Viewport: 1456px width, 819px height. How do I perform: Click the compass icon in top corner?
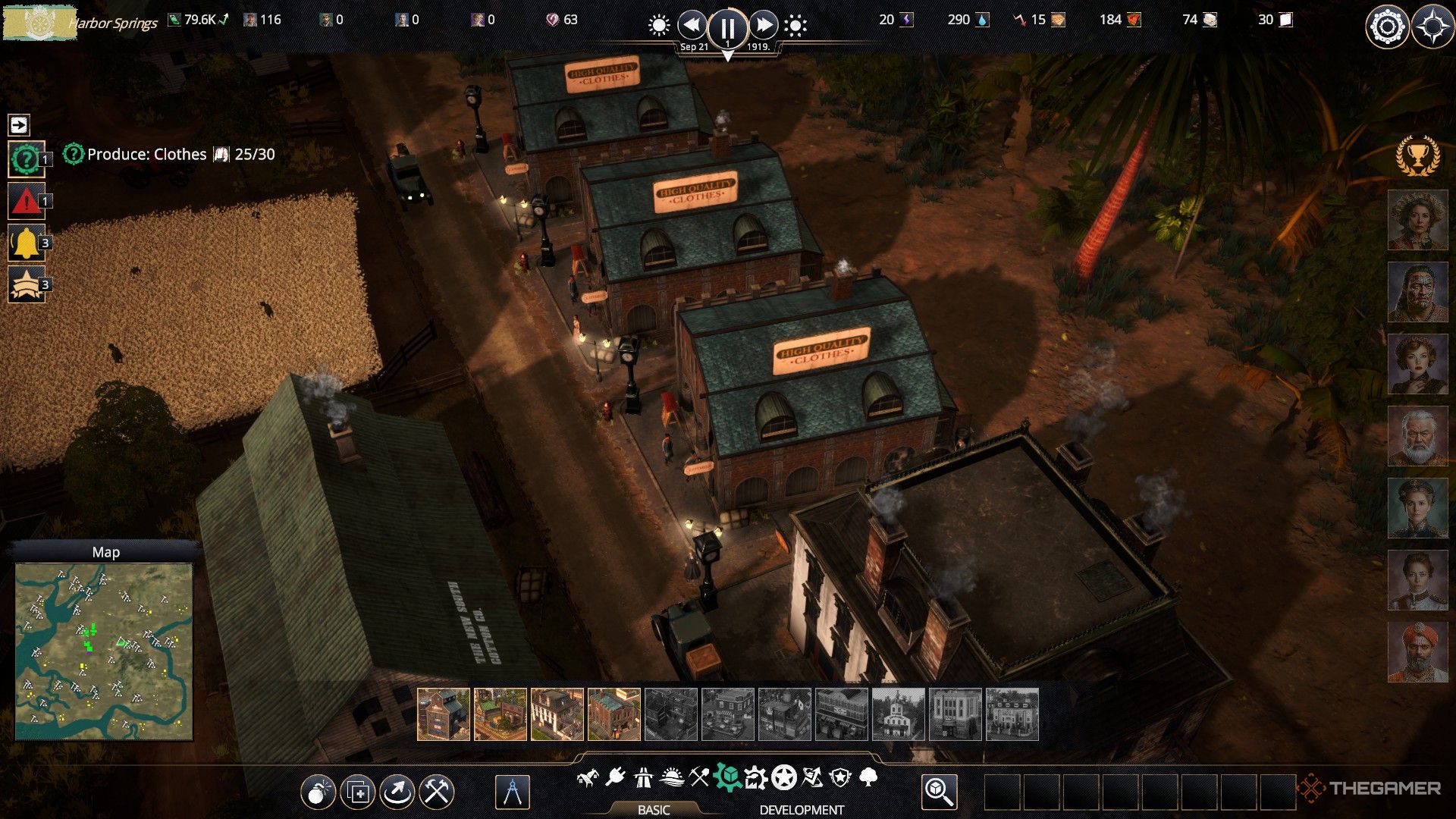(1432, 27)
